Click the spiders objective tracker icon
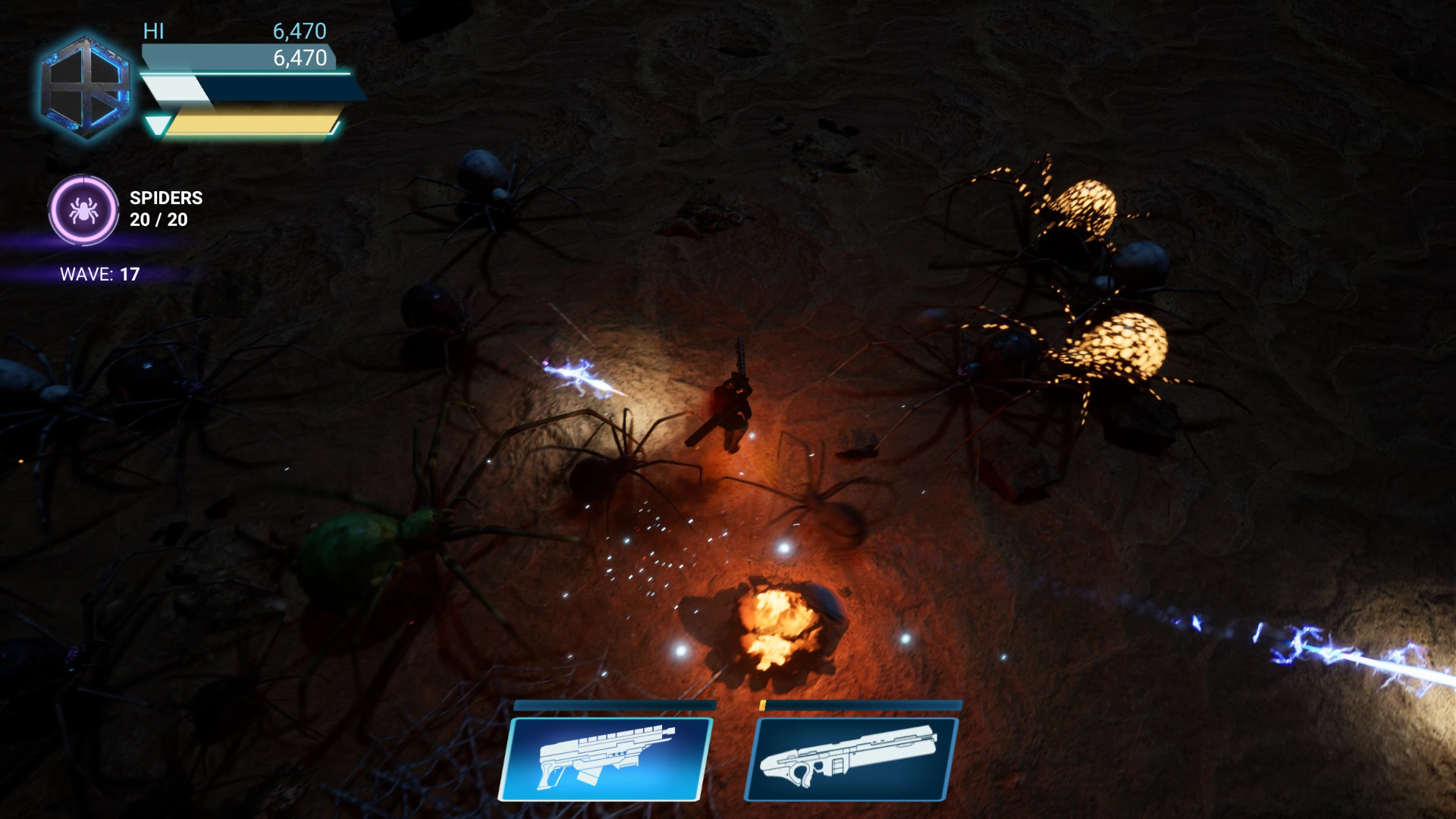Screen dimensions: 1456x819 83,210
